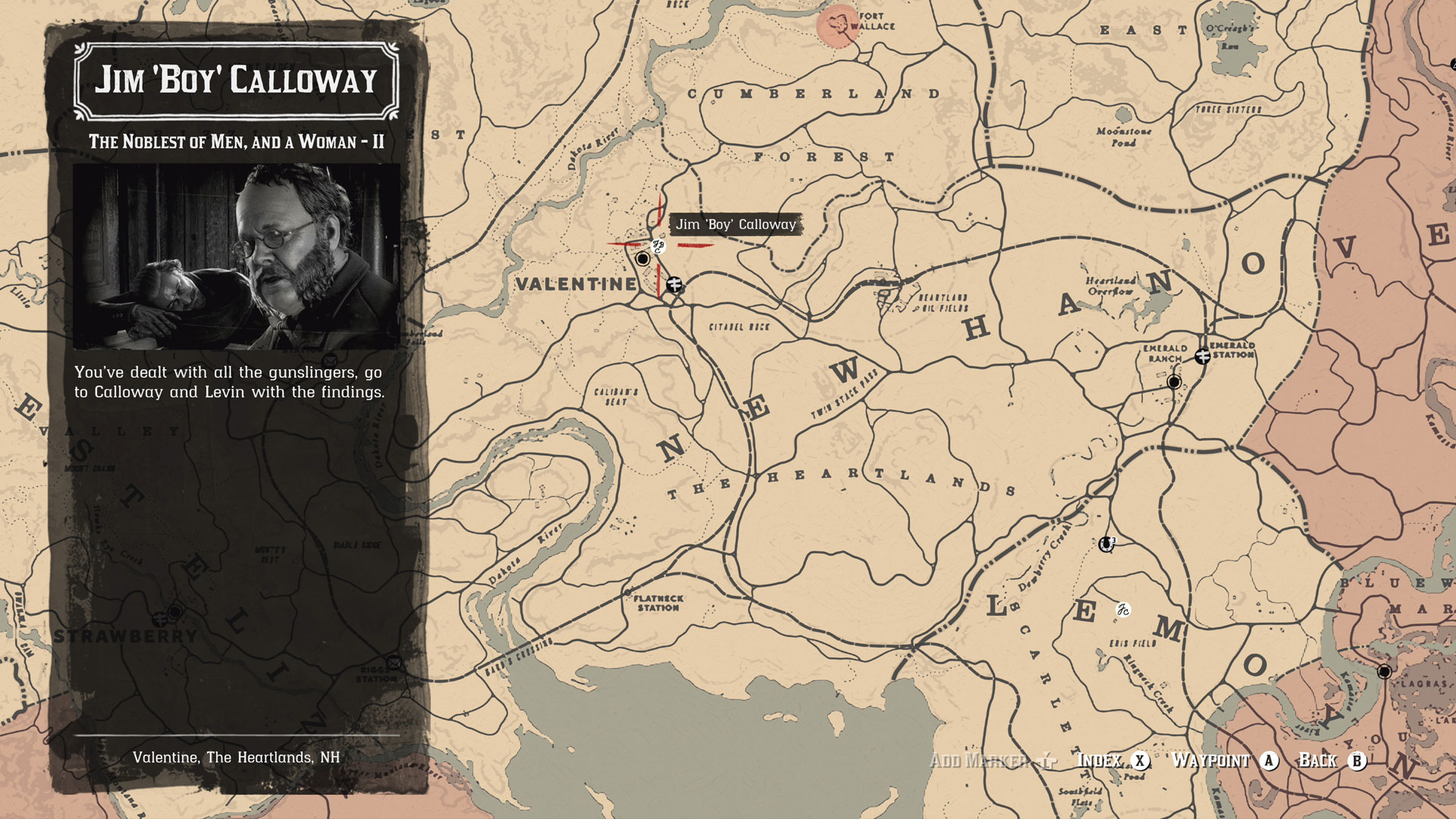1456x819 pixels.
Task: Click the B controller prompt beside Back
Action: [1357, 761]
